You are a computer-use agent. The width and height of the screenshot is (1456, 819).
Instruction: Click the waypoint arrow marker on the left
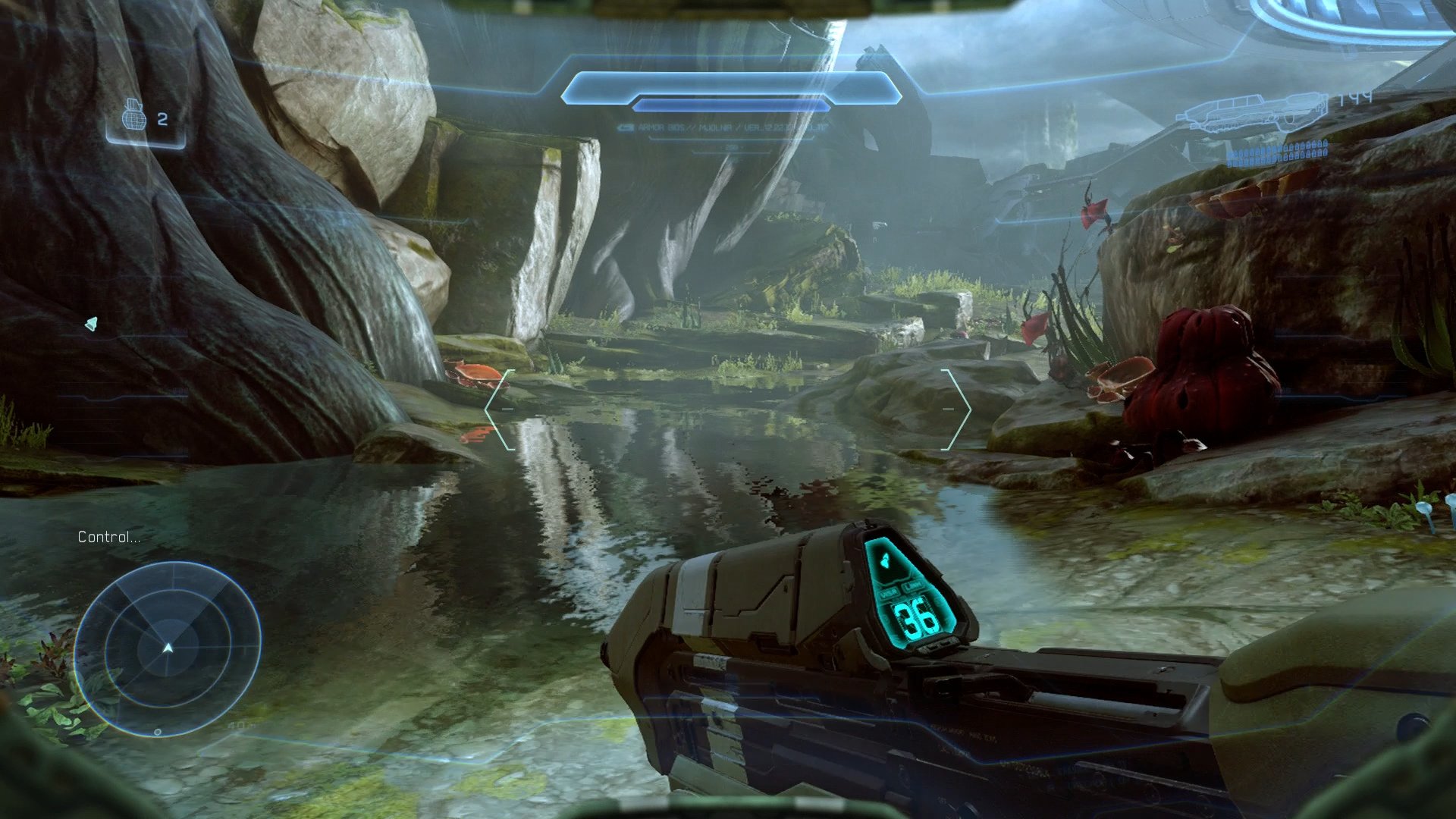[93, 322]
